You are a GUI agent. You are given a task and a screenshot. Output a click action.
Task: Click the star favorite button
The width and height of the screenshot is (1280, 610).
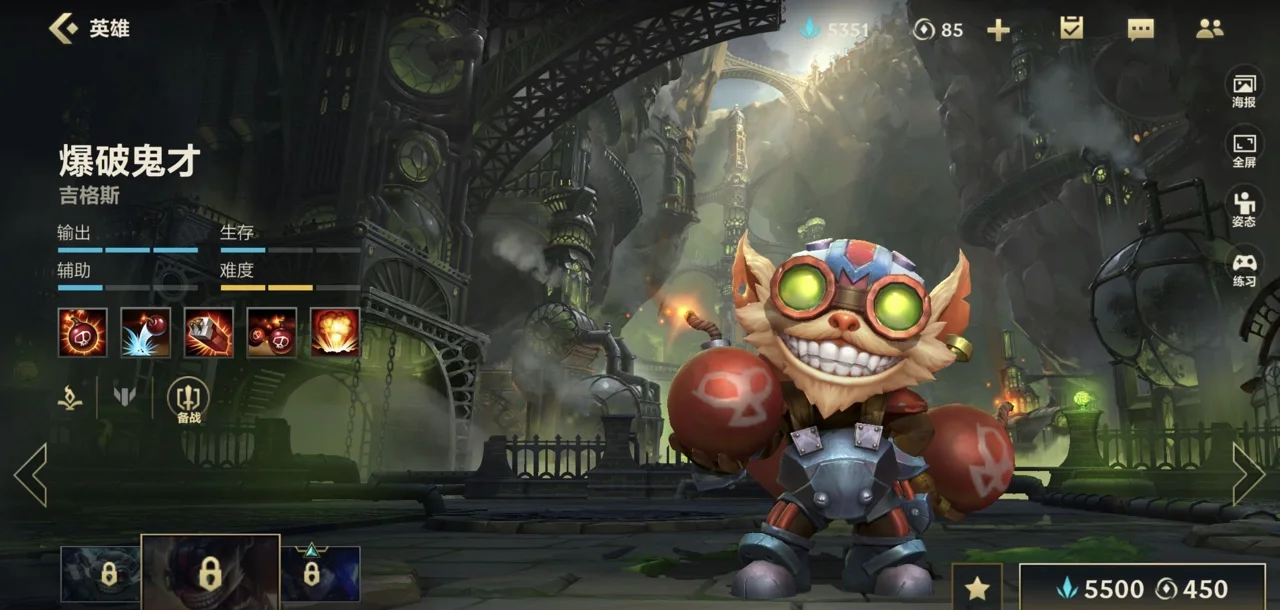(976, 587)
